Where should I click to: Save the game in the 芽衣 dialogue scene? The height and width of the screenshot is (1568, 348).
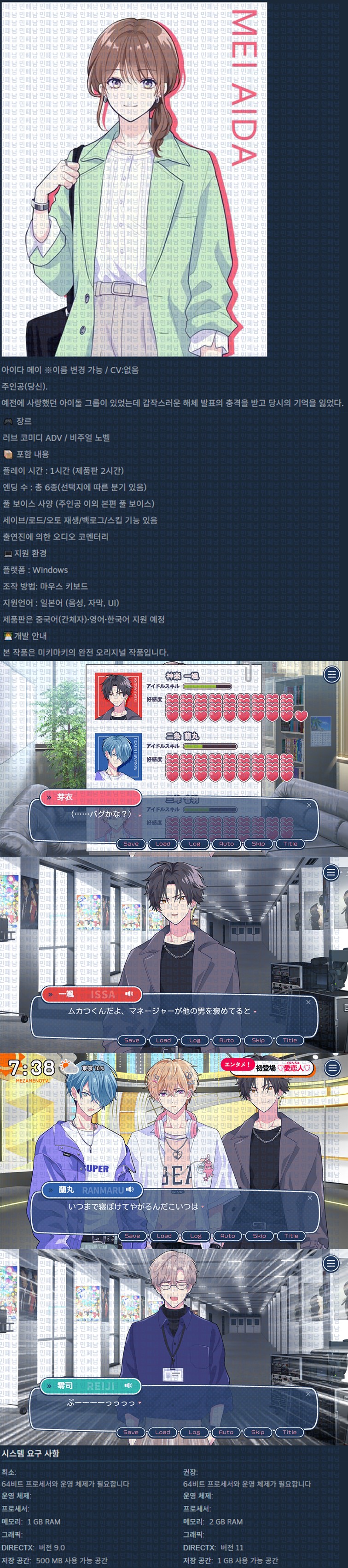pos(131,843)
